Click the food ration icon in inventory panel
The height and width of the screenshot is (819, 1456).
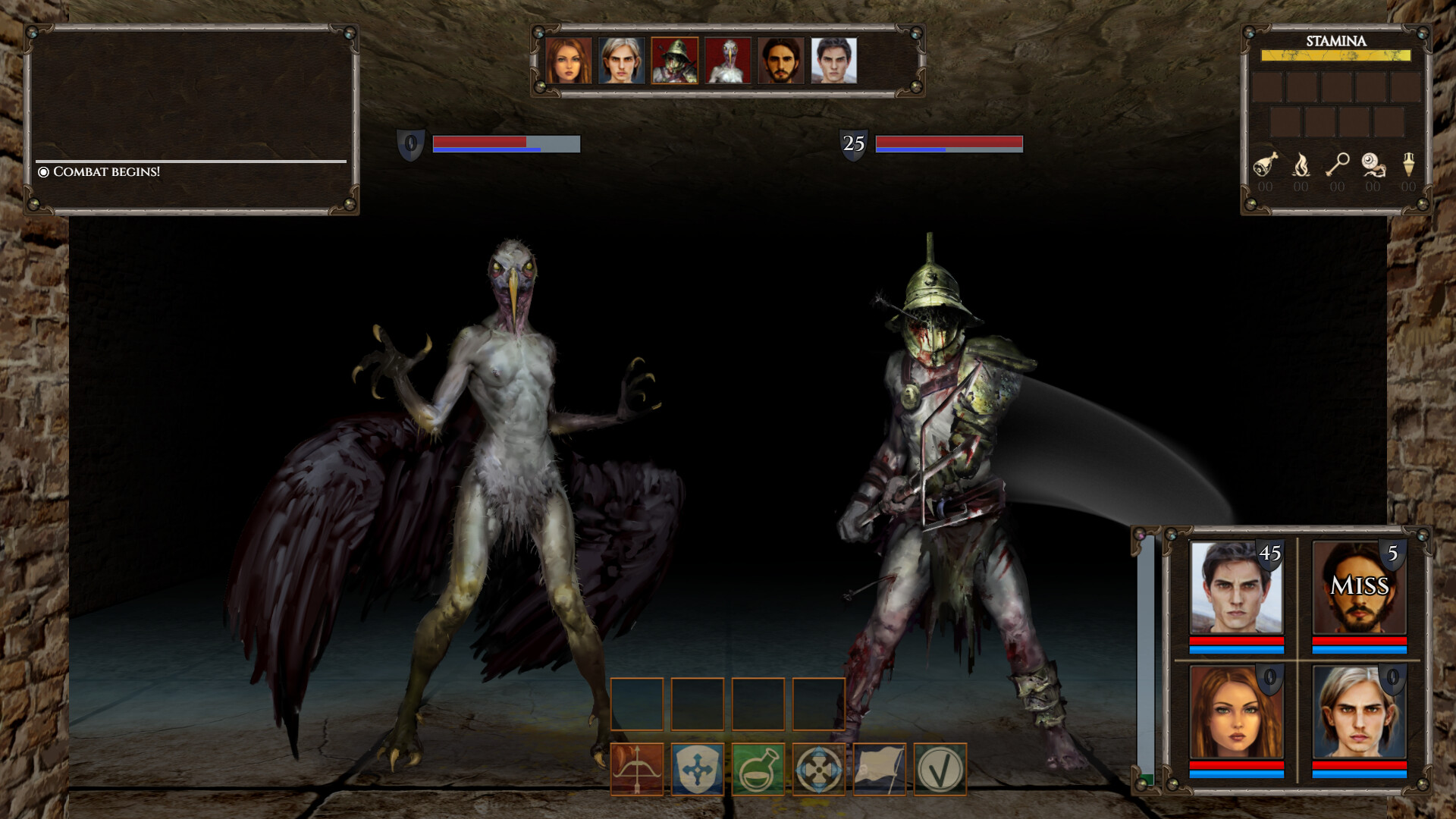point(1265,163)
